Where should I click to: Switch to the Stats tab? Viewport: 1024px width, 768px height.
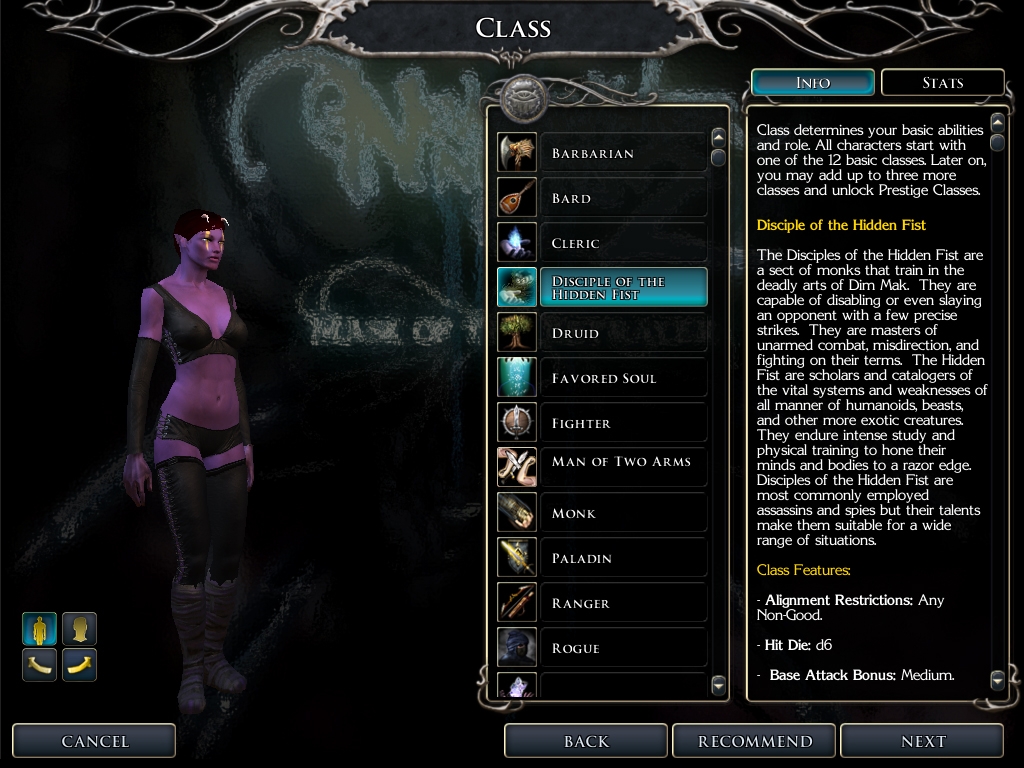coord(942,83)
